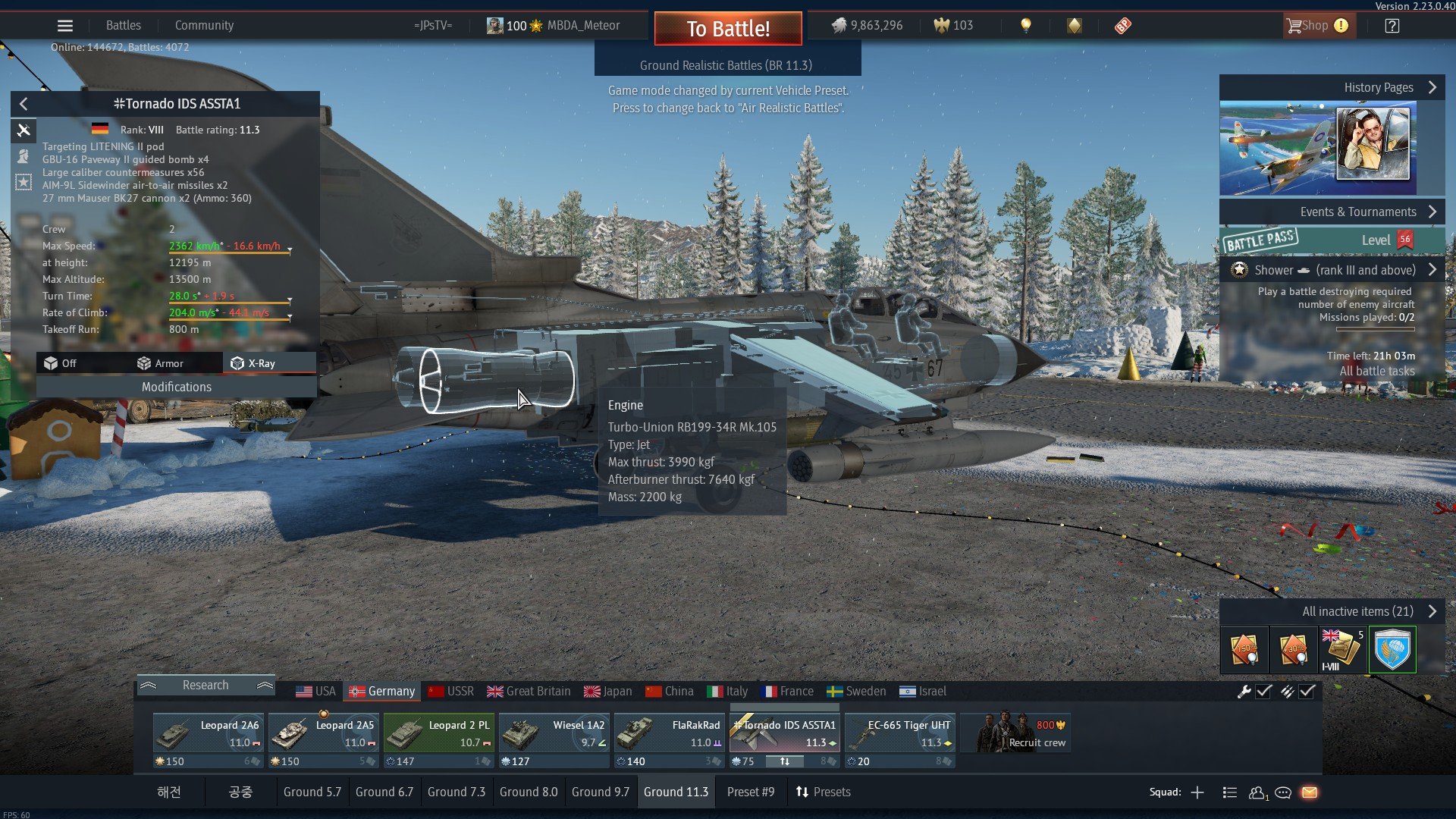Go back from the Tornado IDS ASSTA1 panel
Viewport: 1456px width, 819px height.
pos(24,104)
